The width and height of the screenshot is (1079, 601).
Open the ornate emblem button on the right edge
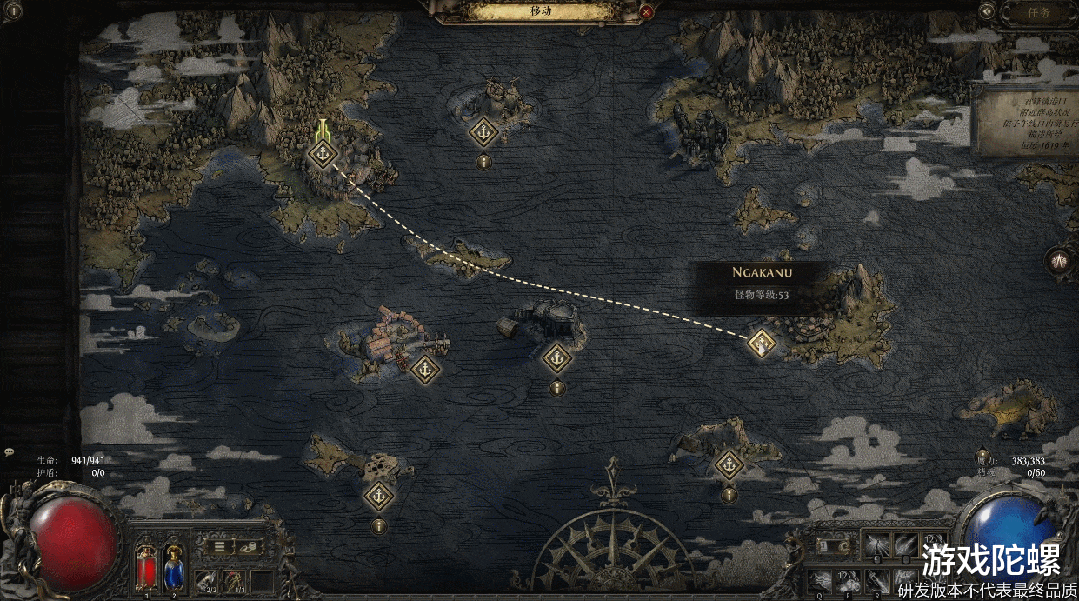coord(1062,261)
